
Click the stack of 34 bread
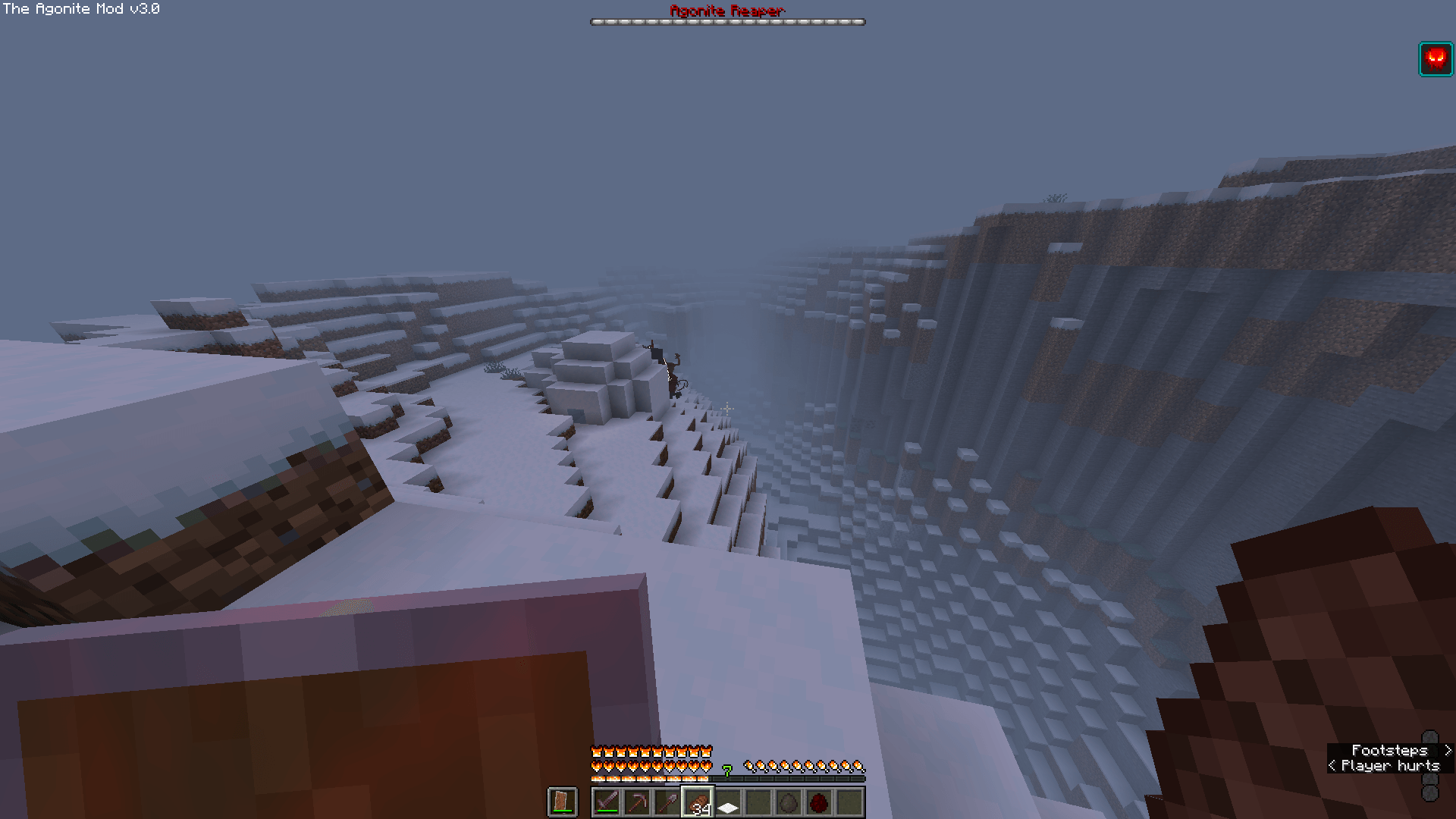[x=698, y=802]
